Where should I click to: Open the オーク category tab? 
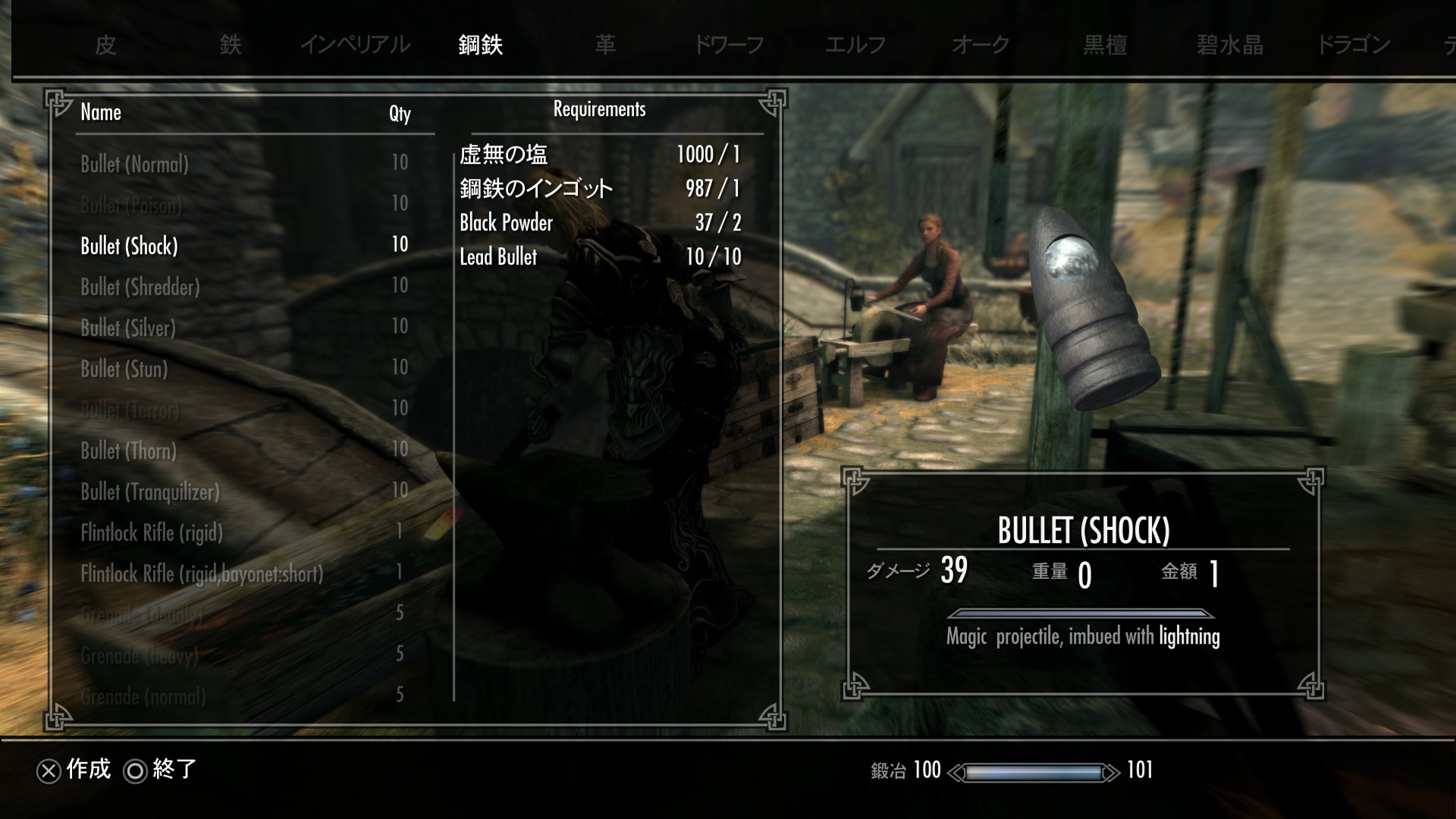coord(981,45)
